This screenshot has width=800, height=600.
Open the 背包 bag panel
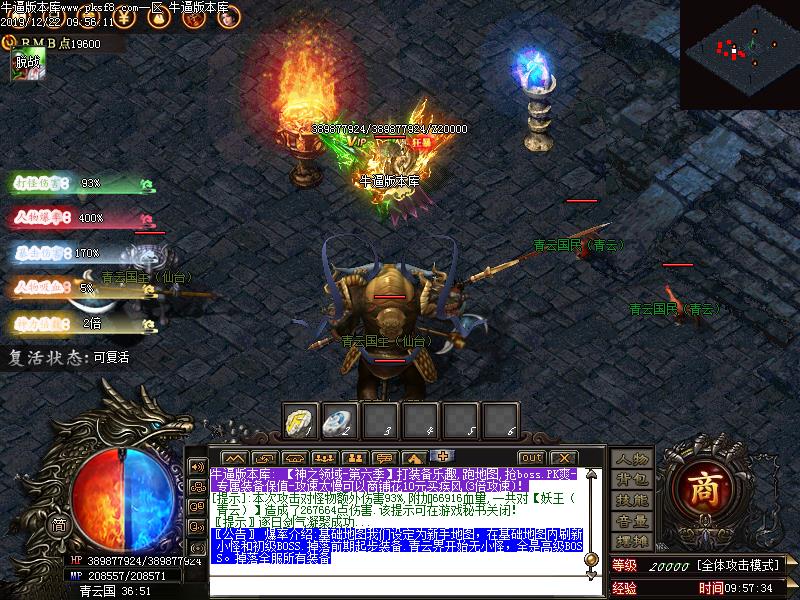click(632, 480)
